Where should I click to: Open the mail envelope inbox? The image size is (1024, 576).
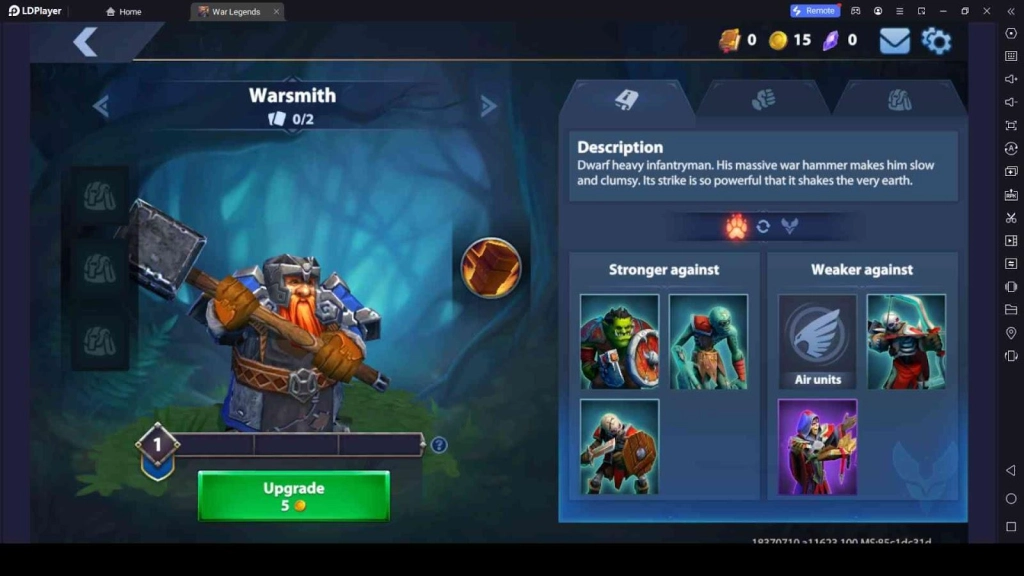(894, 41)
